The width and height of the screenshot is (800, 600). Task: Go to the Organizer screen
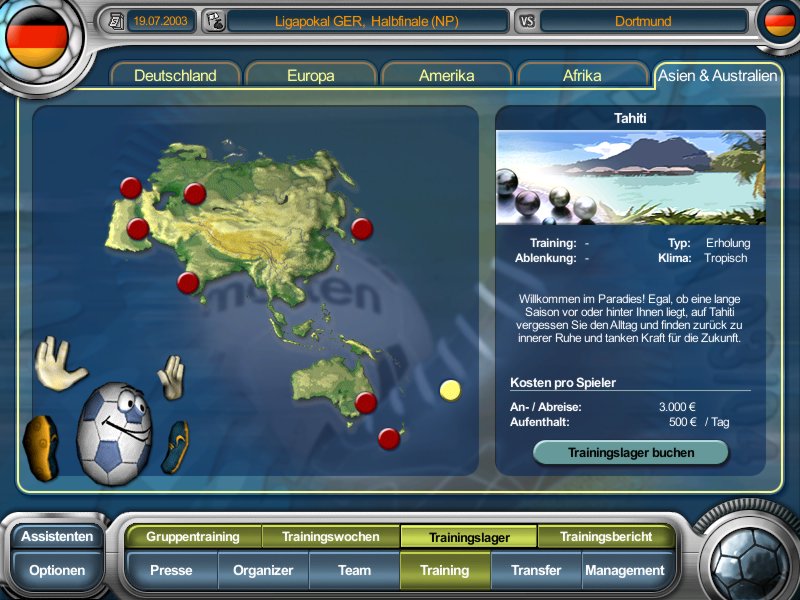[x=263, y=571]
